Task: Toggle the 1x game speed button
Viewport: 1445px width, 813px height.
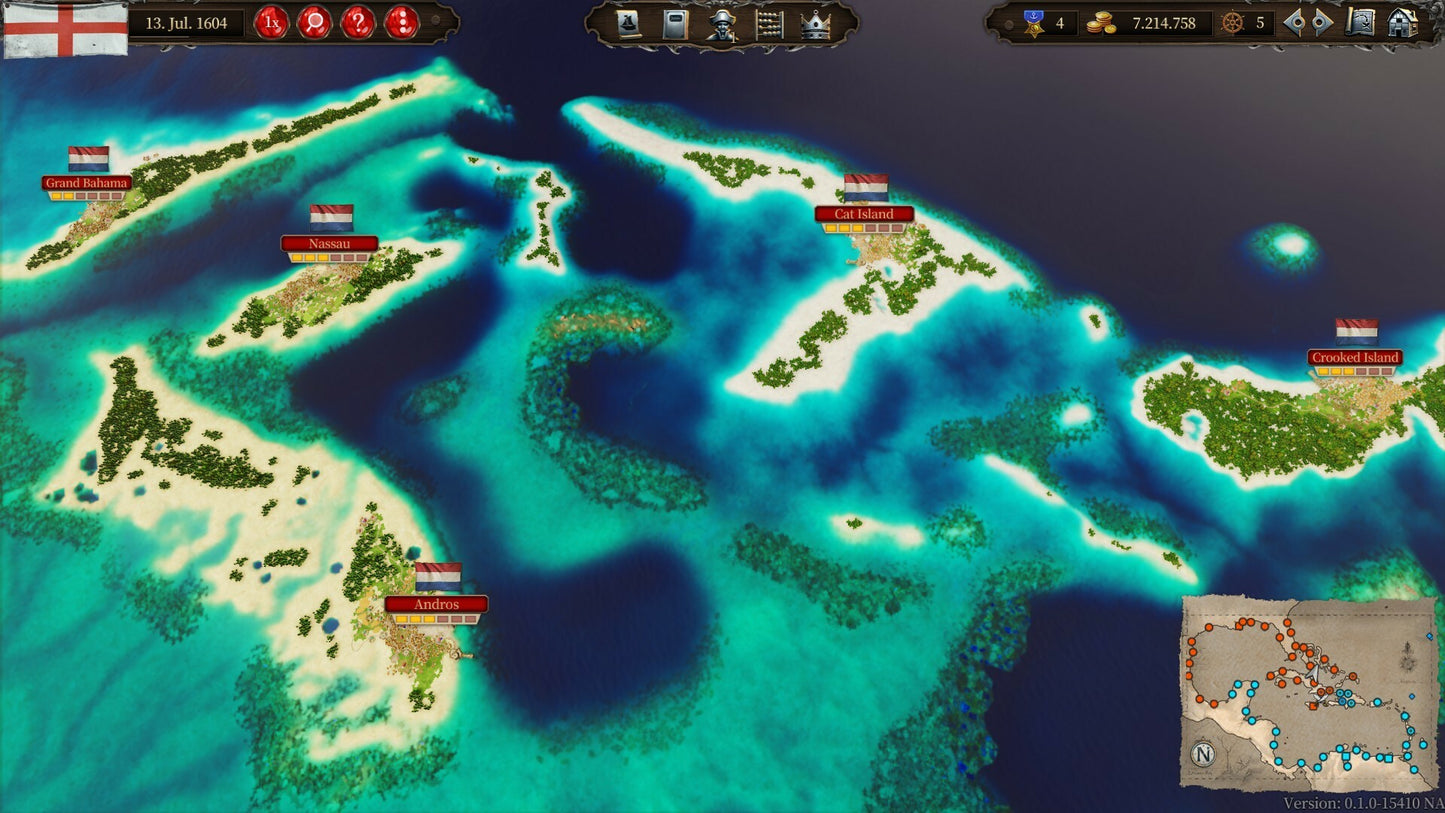Action: (272, 24)
